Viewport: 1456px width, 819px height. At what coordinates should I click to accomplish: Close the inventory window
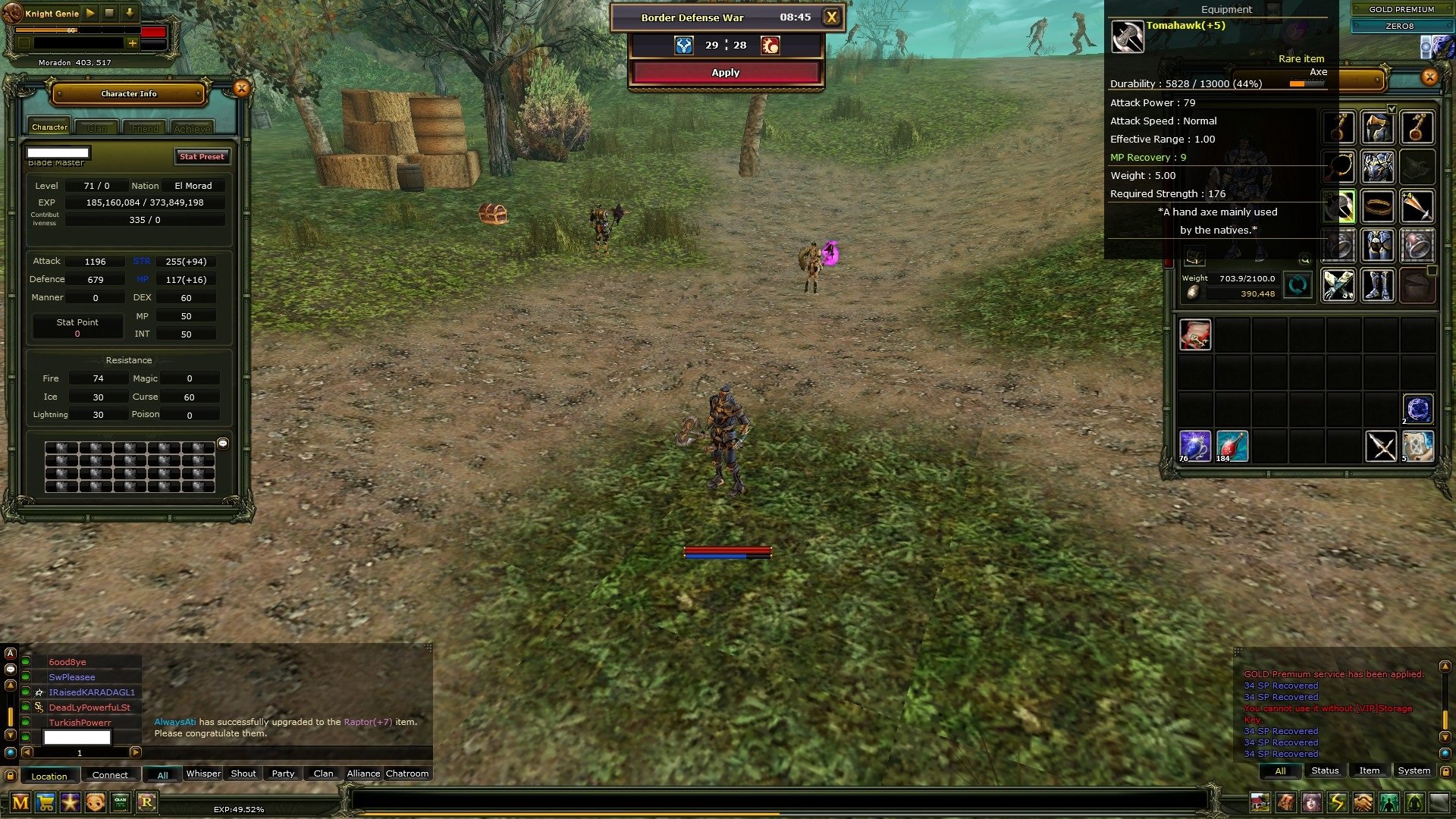(x=1429, y=77)
